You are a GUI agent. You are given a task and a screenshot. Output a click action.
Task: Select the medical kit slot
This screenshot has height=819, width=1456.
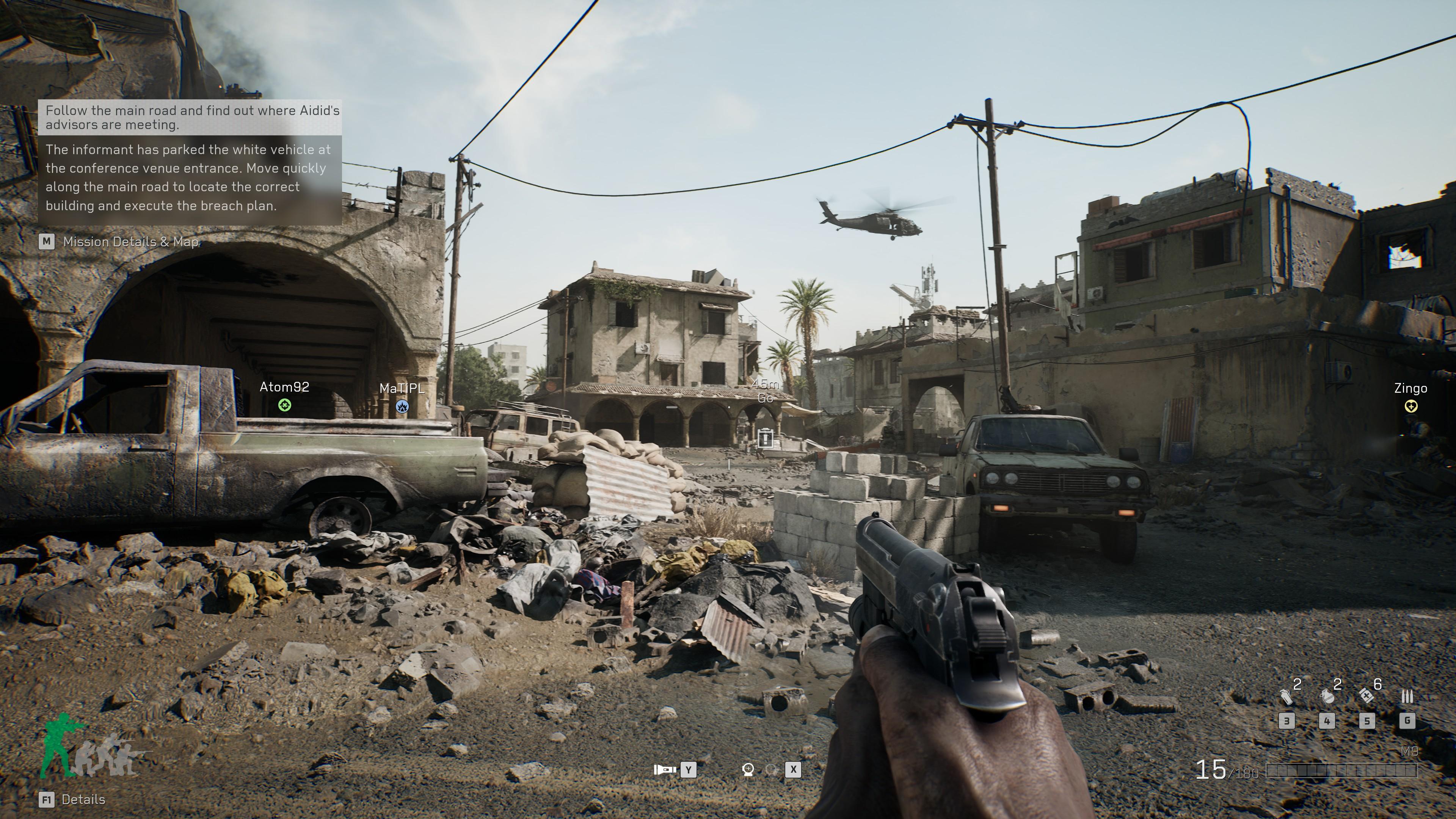1367,695
